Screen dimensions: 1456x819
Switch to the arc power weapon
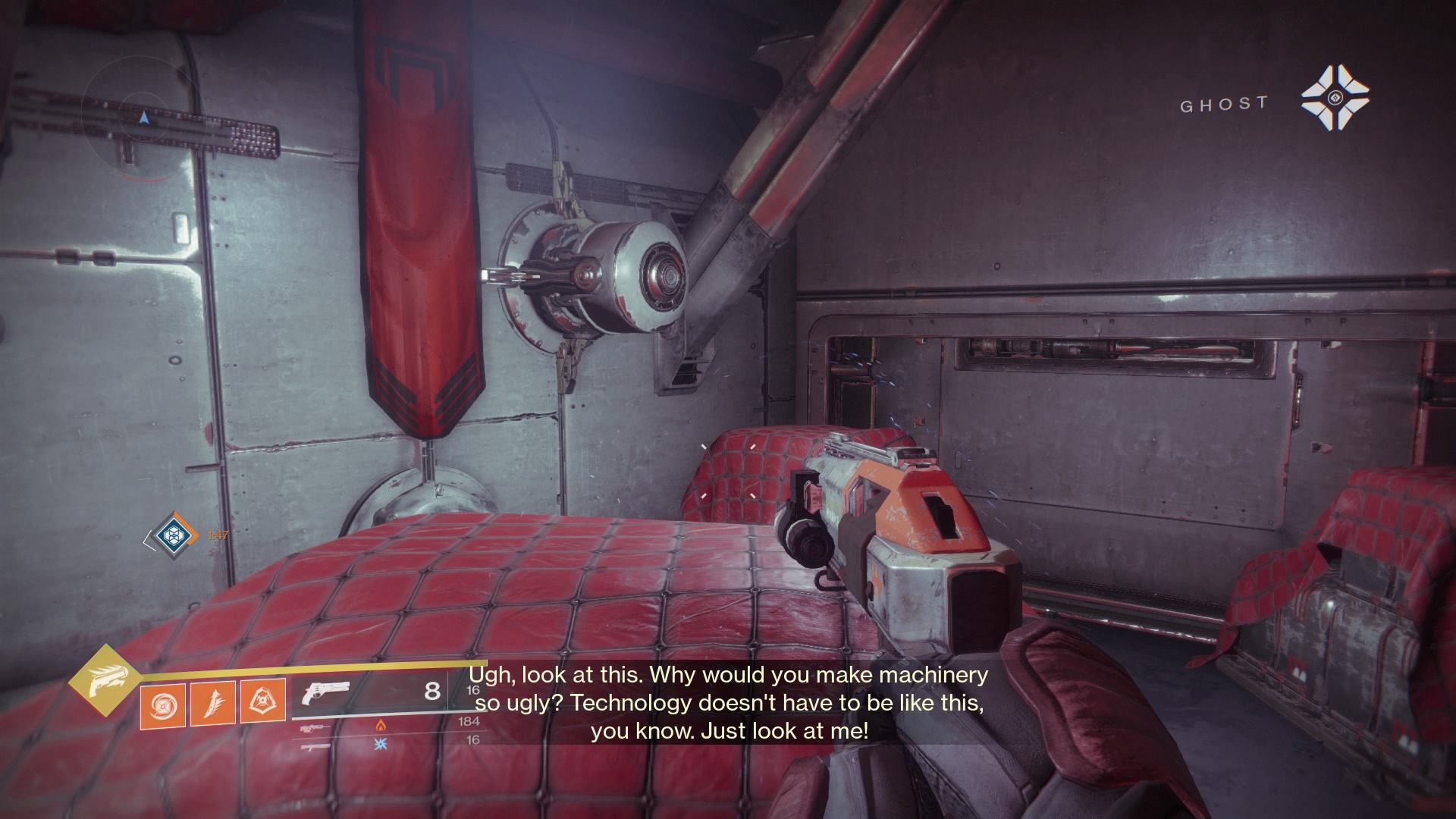(x=315, y=746)
